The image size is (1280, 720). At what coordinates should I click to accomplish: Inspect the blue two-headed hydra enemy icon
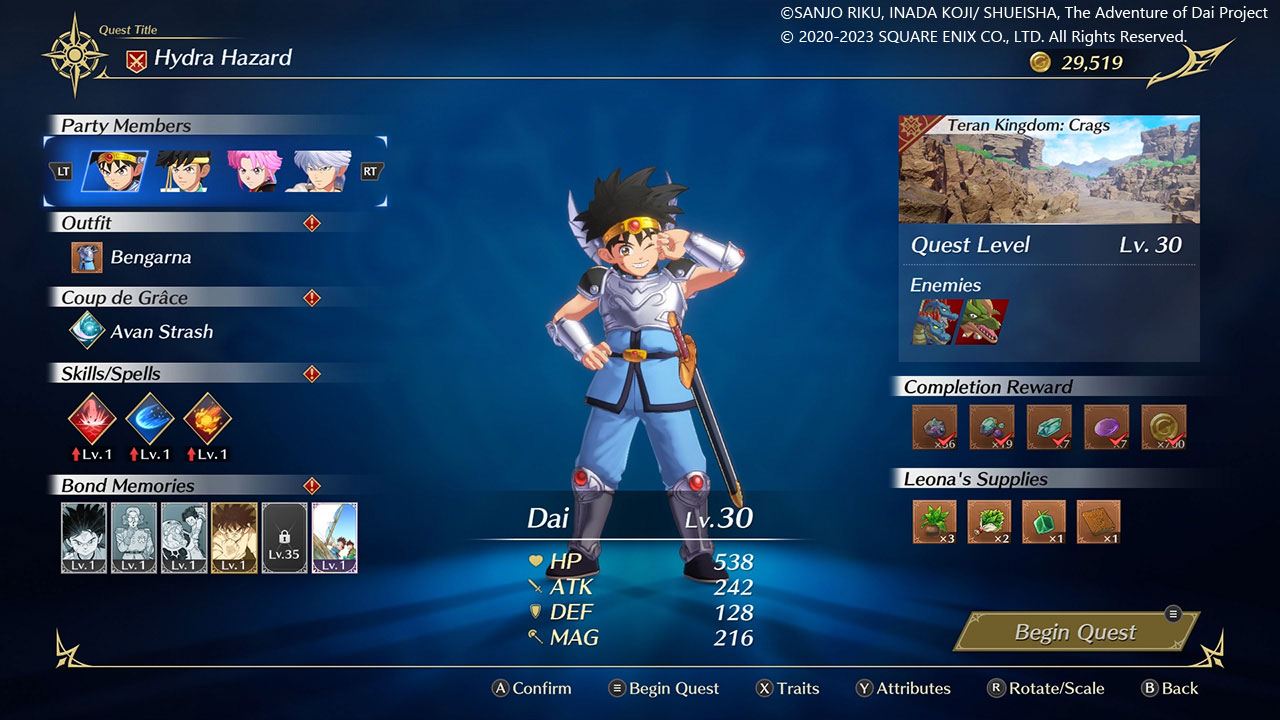(x=933, y=323)
